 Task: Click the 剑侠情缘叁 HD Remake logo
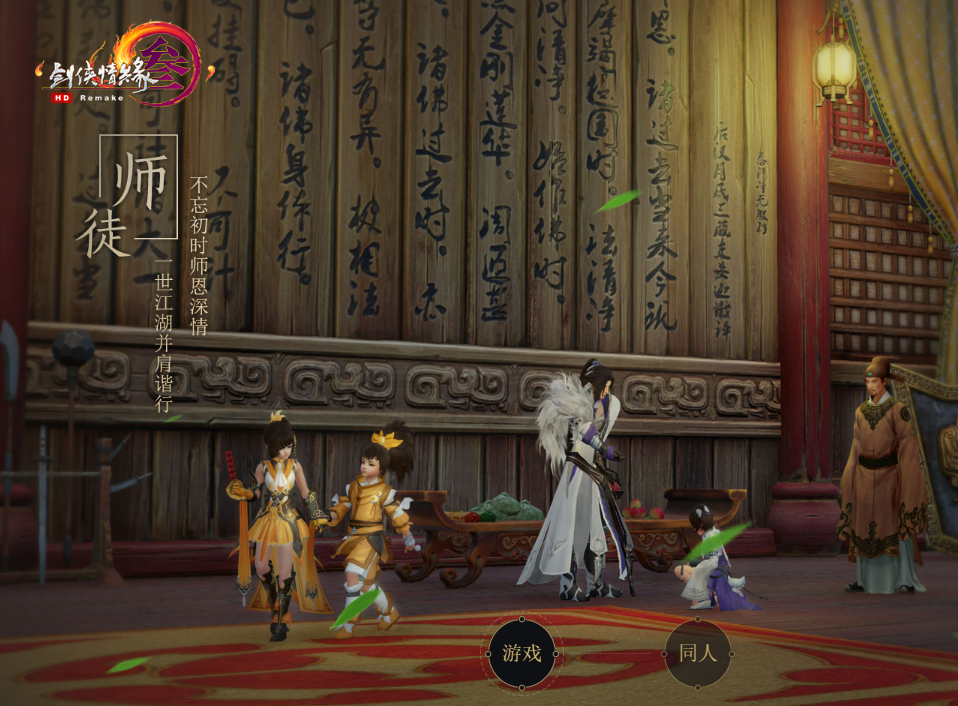(125, 68)
